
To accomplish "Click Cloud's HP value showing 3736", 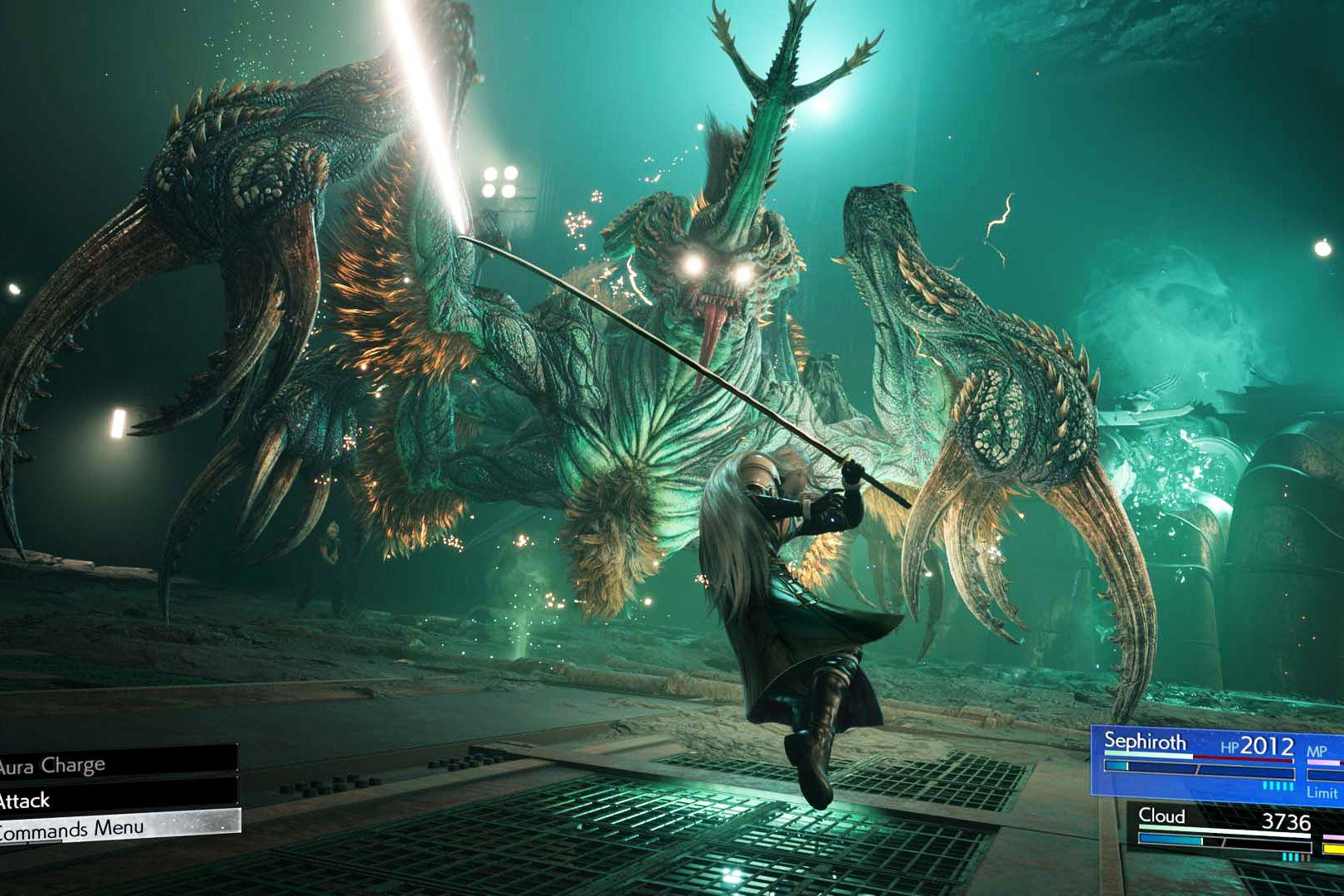I will pyautogui.click(x=1287, y=820).
